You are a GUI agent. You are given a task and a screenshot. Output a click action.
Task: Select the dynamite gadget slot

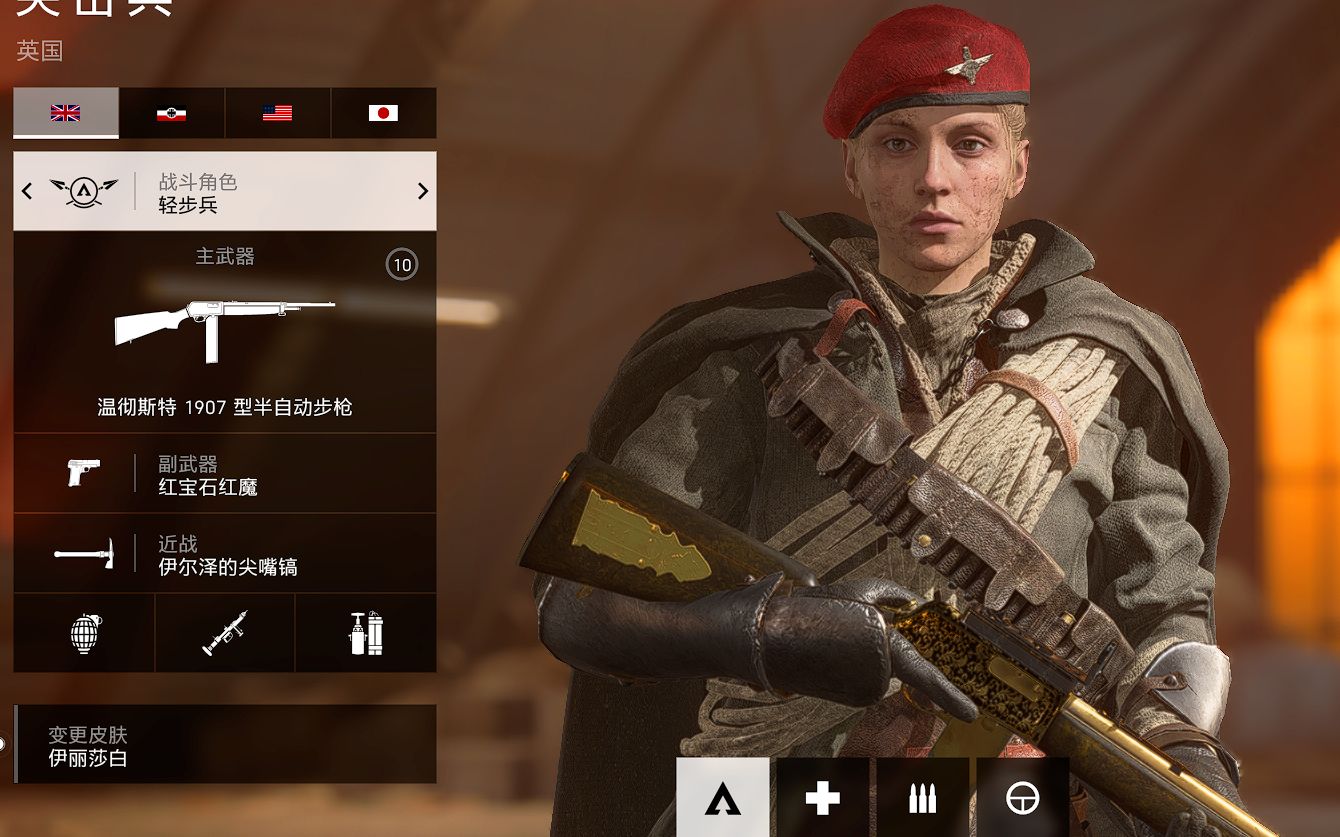click(x=366, y=633)
